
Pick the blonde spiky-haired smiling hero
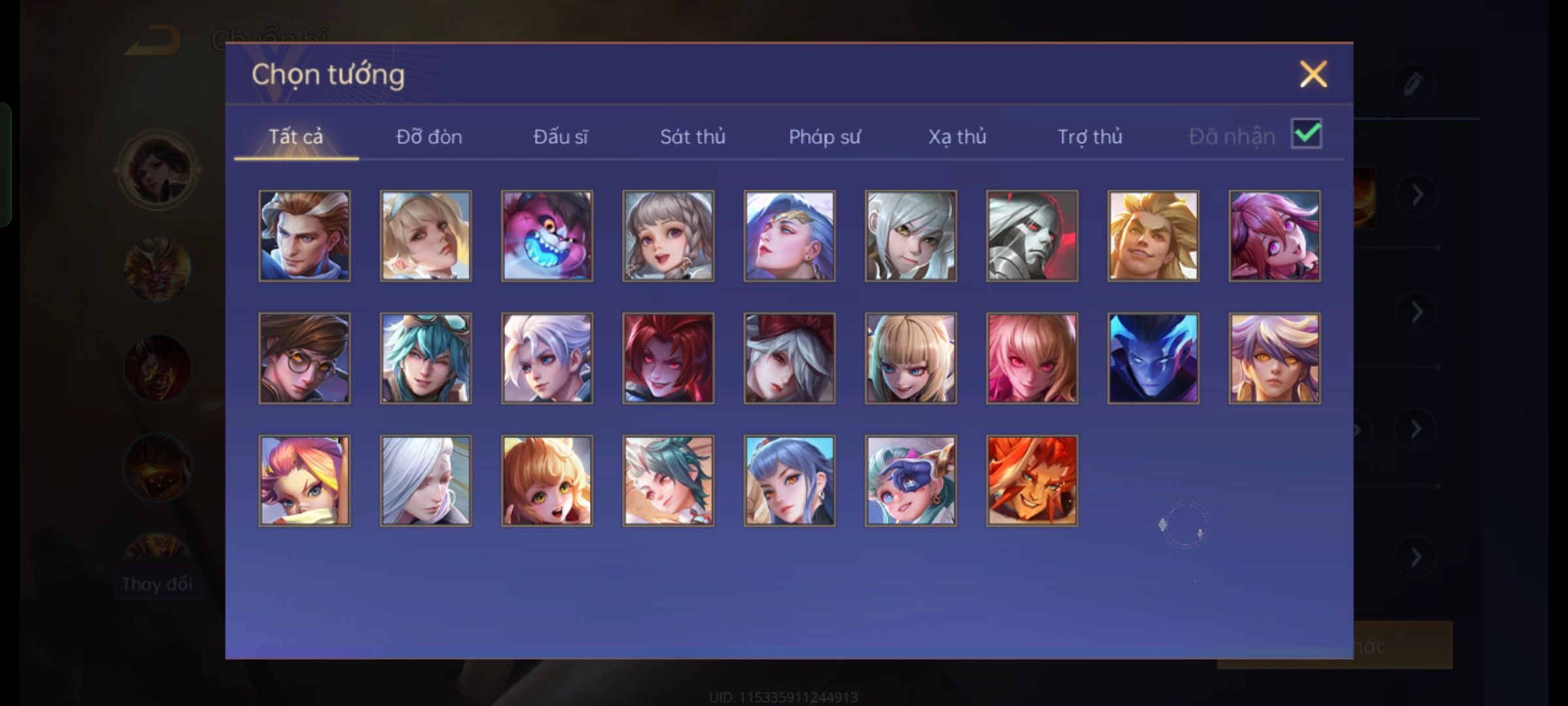[x=1153, y=236]
